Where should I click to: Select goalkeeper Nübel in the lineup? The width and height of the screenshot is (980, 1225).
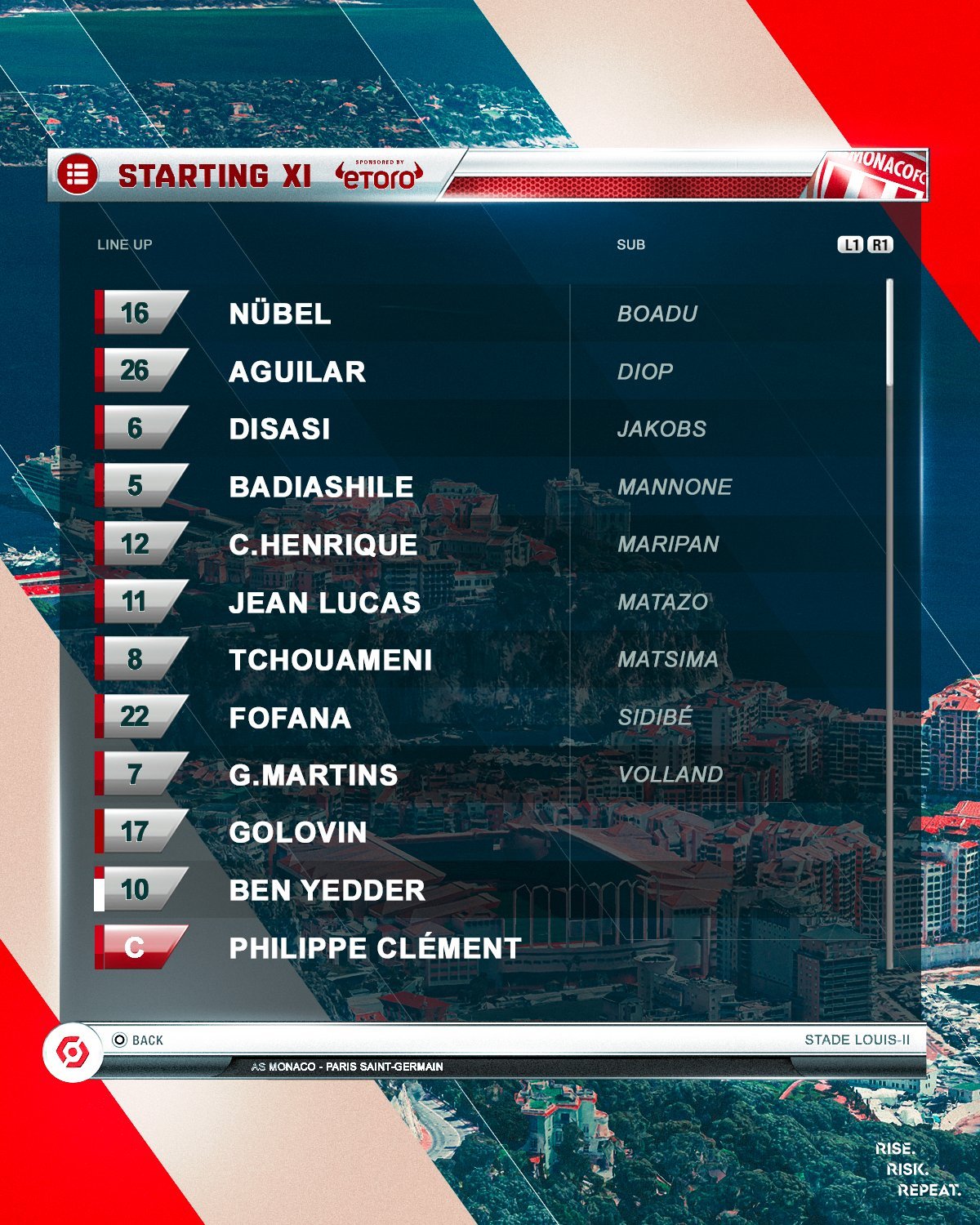[x=280, y=314]
